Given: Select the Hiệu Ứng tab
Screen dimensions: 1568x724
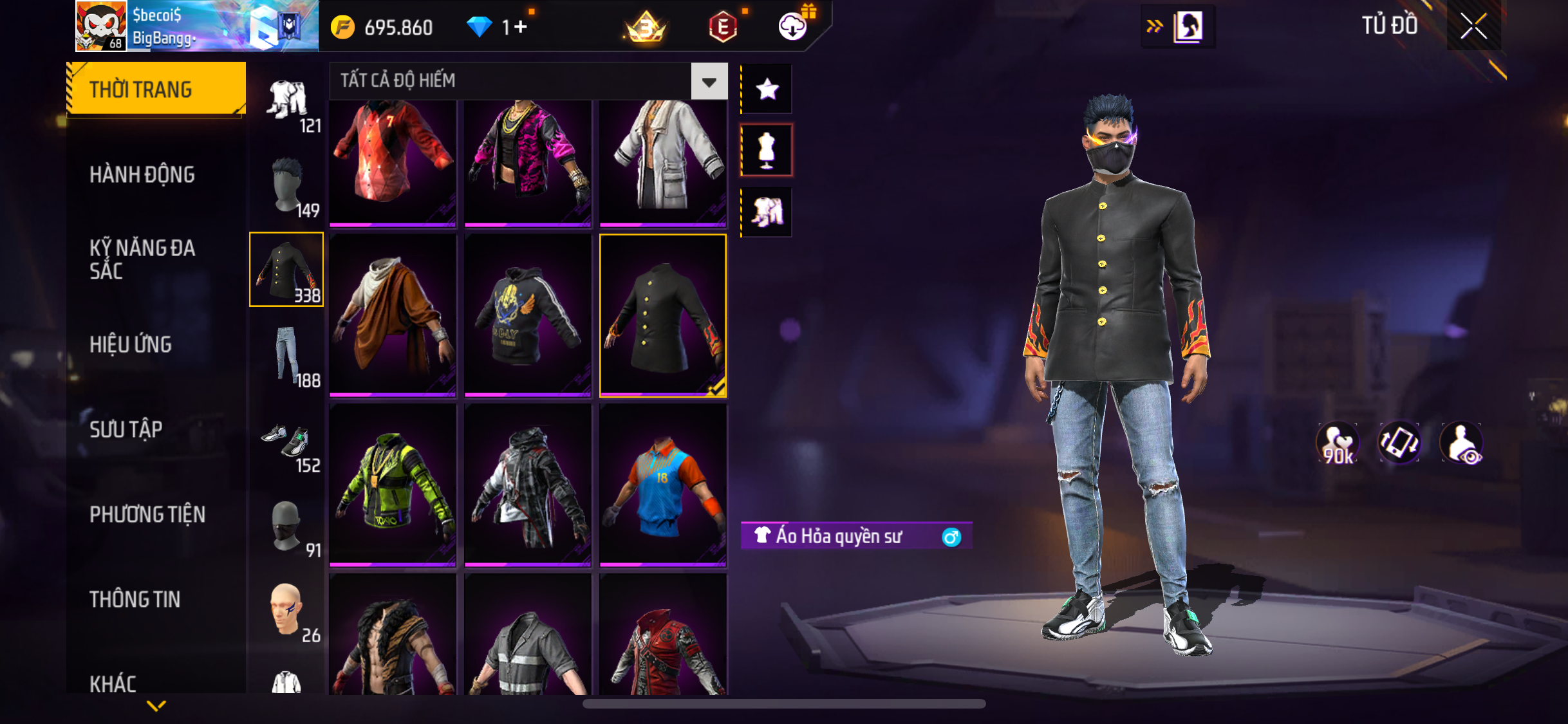Looking at the screenshot, I should tap(131, 344).
